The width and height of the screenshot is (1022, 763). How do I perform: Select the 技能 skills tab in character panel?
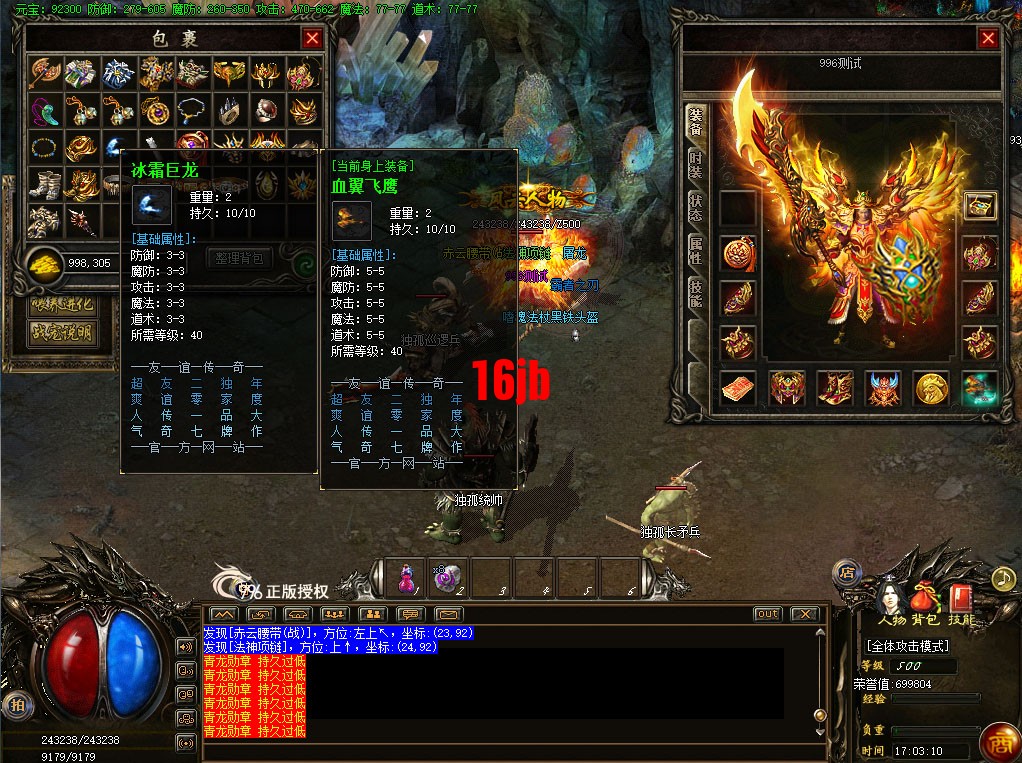pyautogui.click(x=696, y=293)
